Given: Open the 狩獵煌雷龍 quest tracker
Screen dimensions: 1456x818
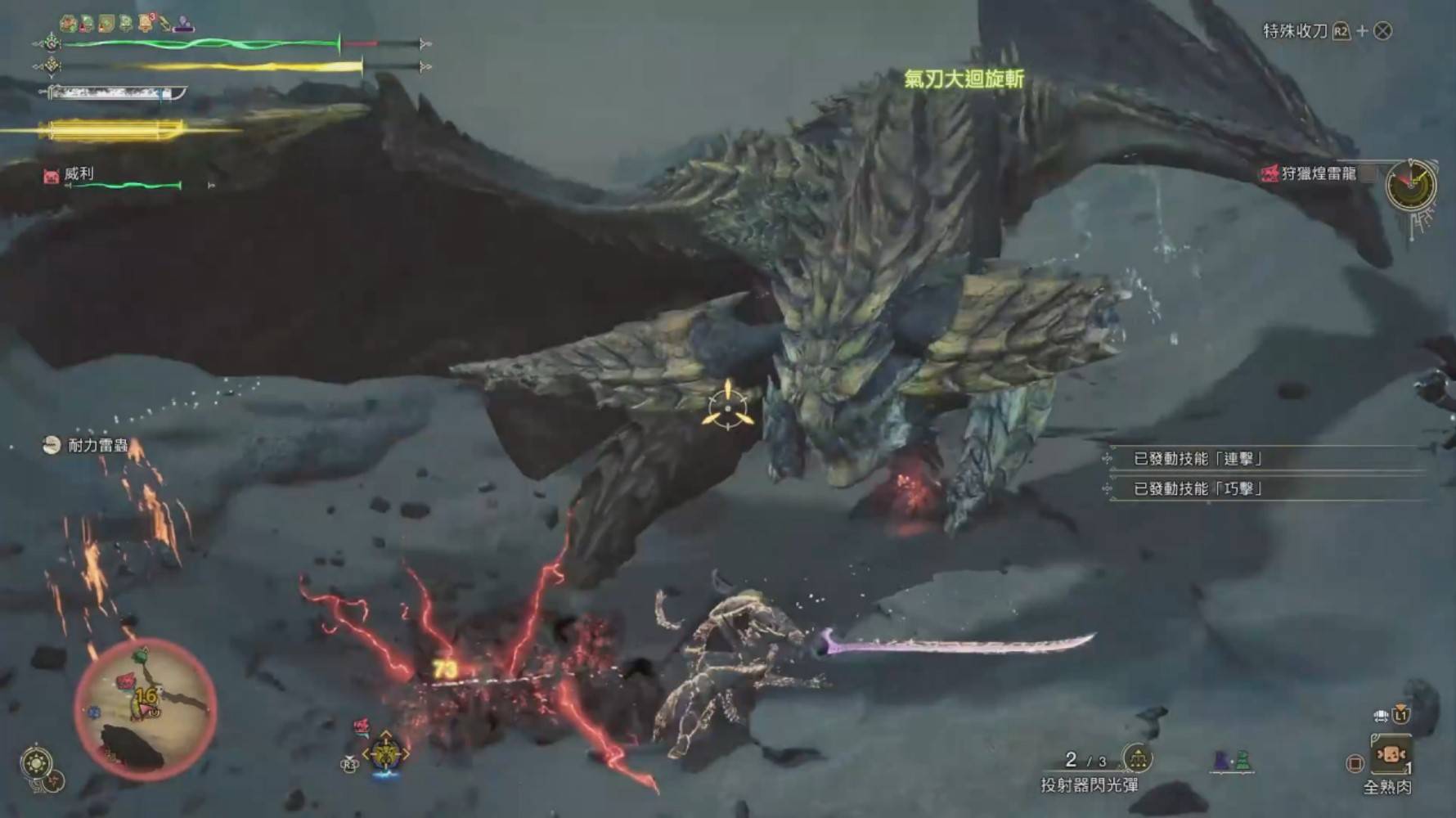Looking at the screenshot, I should (1318, 173).
